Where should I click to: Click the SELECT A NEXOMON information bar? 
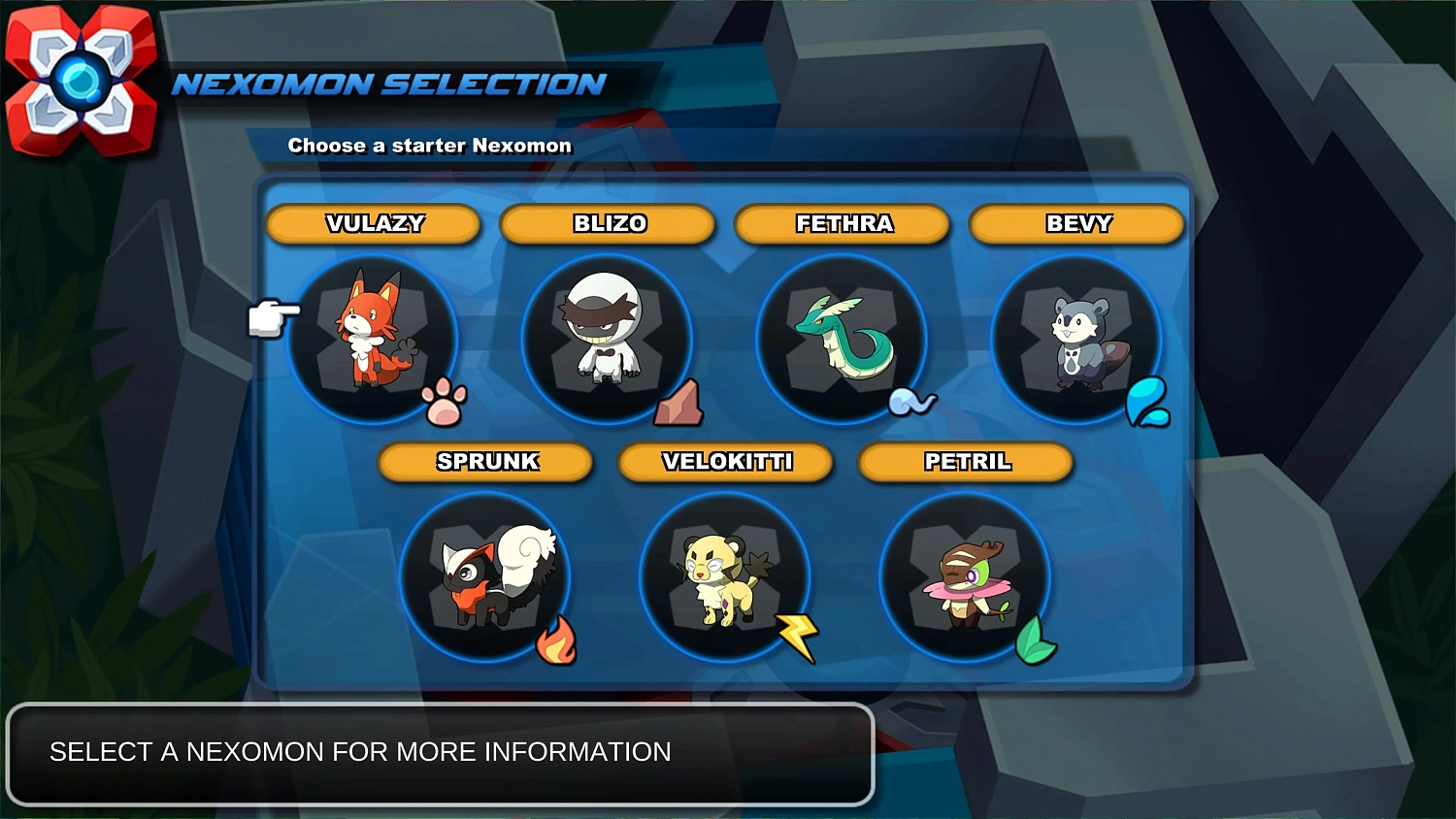pyautogui.click(x=441, y=752)
